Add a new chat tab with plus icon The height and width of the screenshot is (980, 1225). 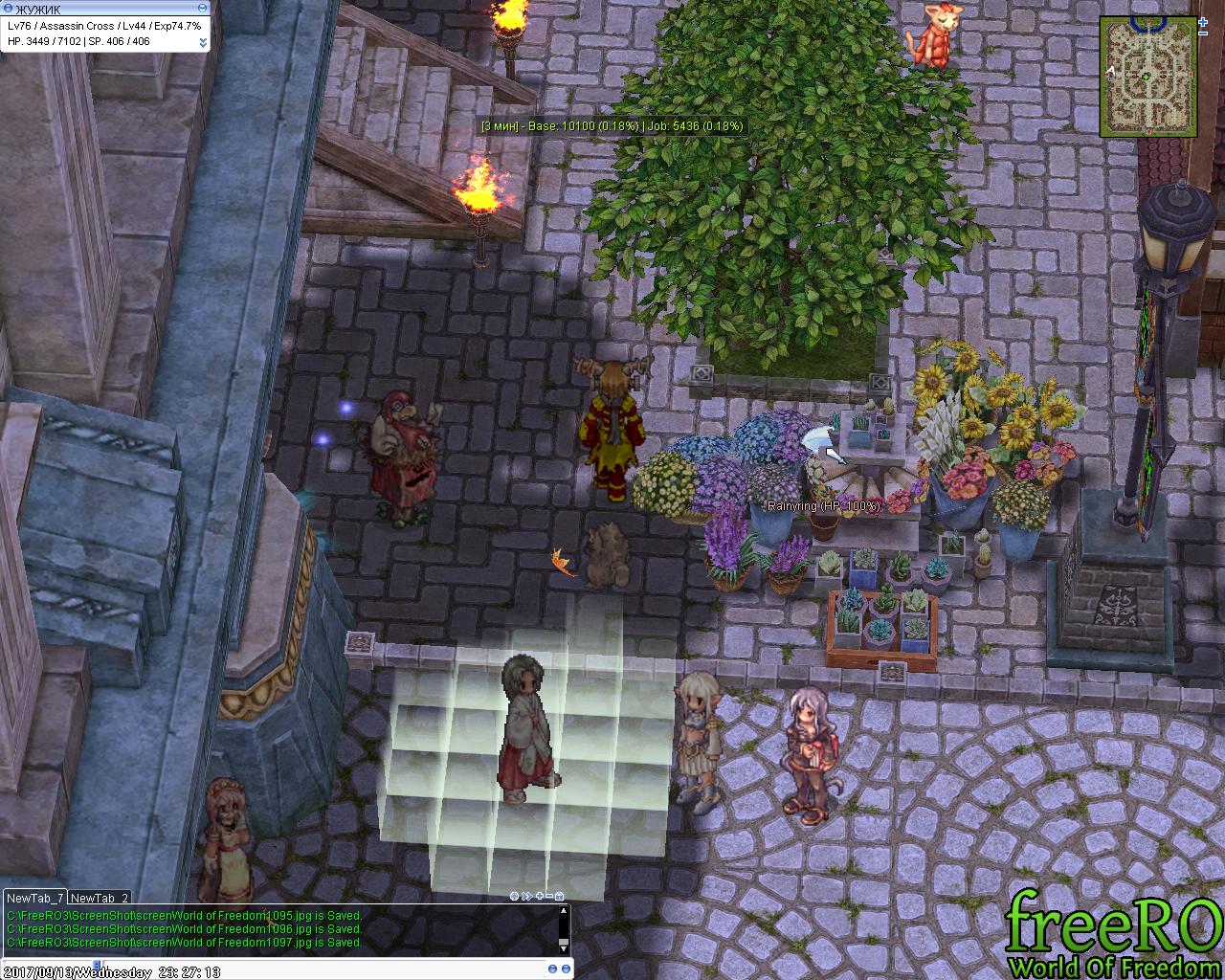click(x=538, y=896)
